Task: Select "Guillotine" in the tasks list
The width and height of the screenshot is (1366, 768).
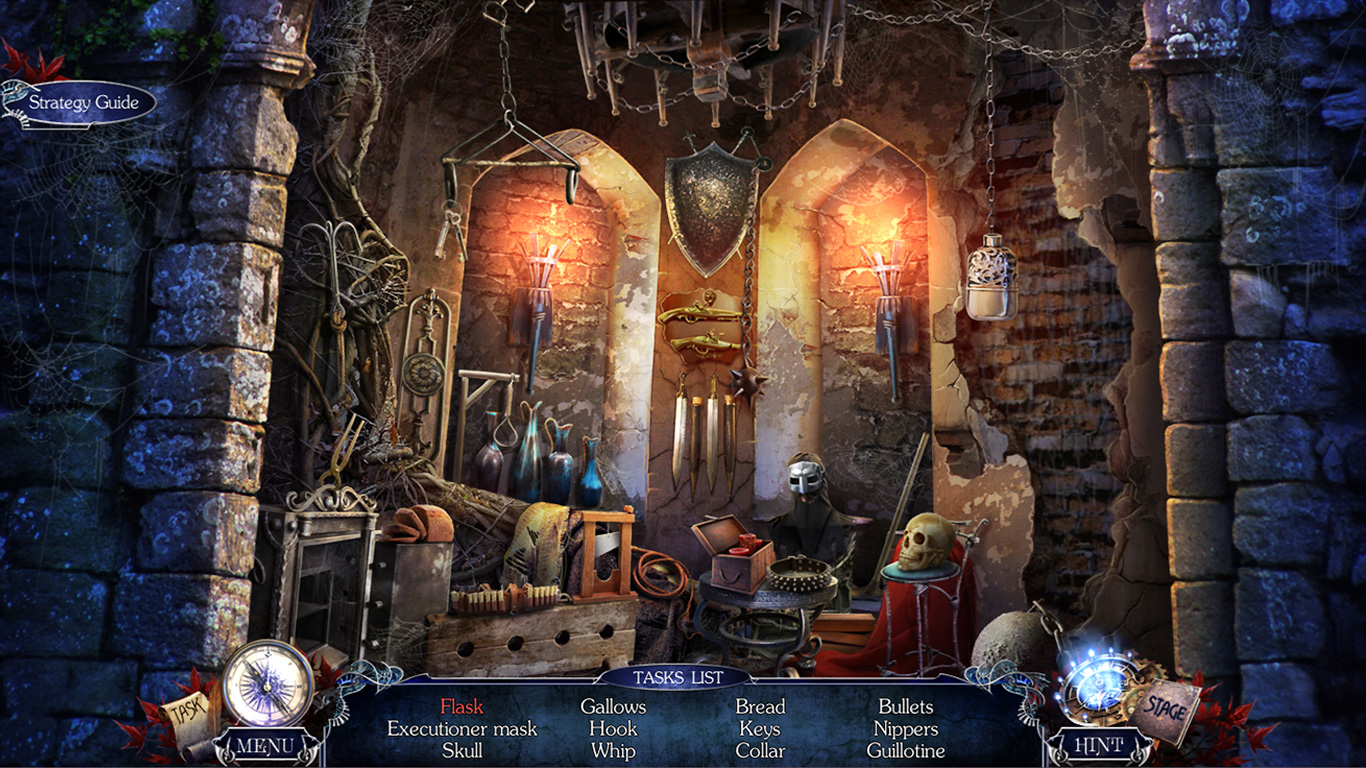Action: [x=908, y=751]
